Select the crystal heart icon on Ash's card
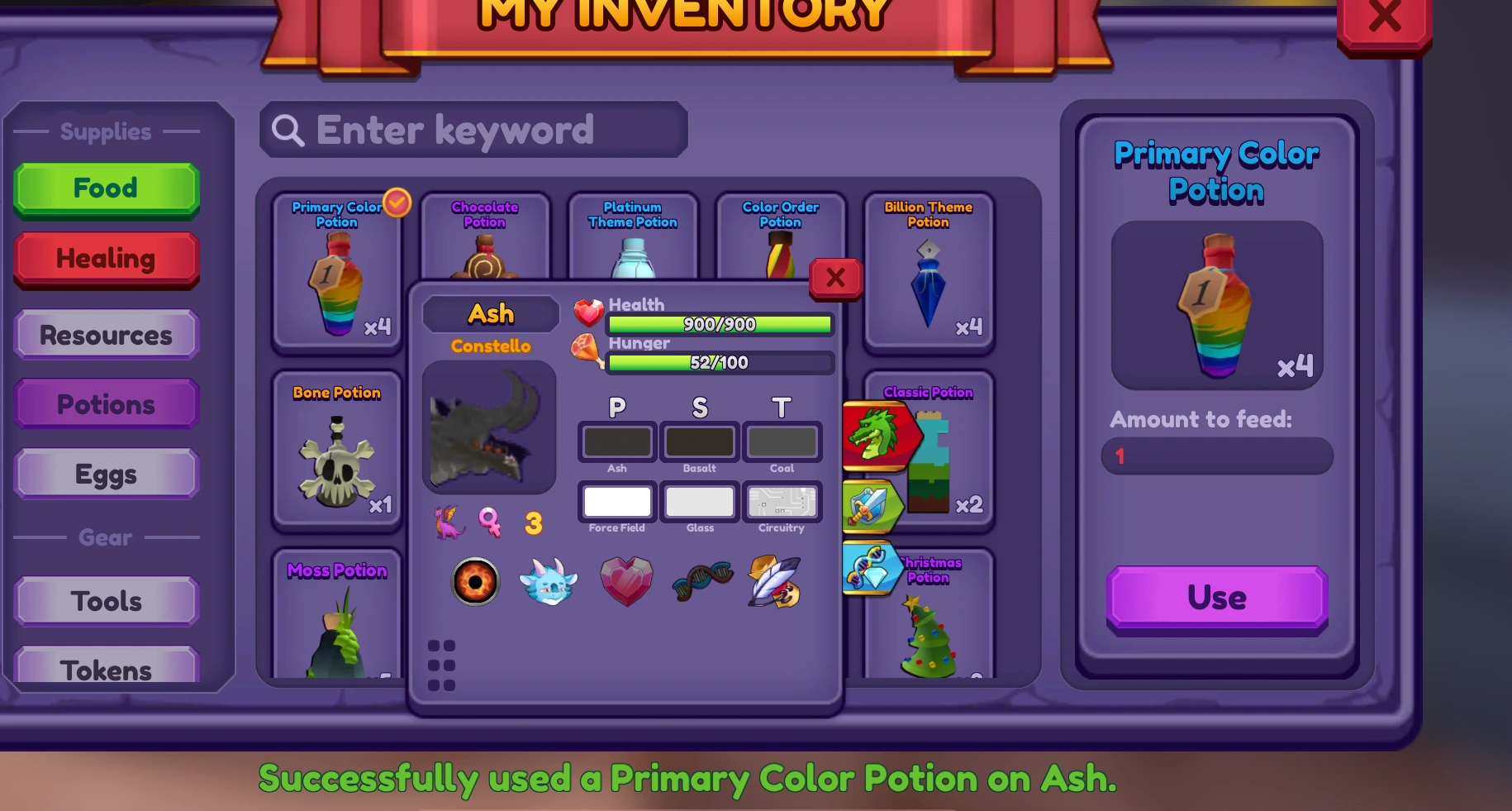 [x=626, y=581]
